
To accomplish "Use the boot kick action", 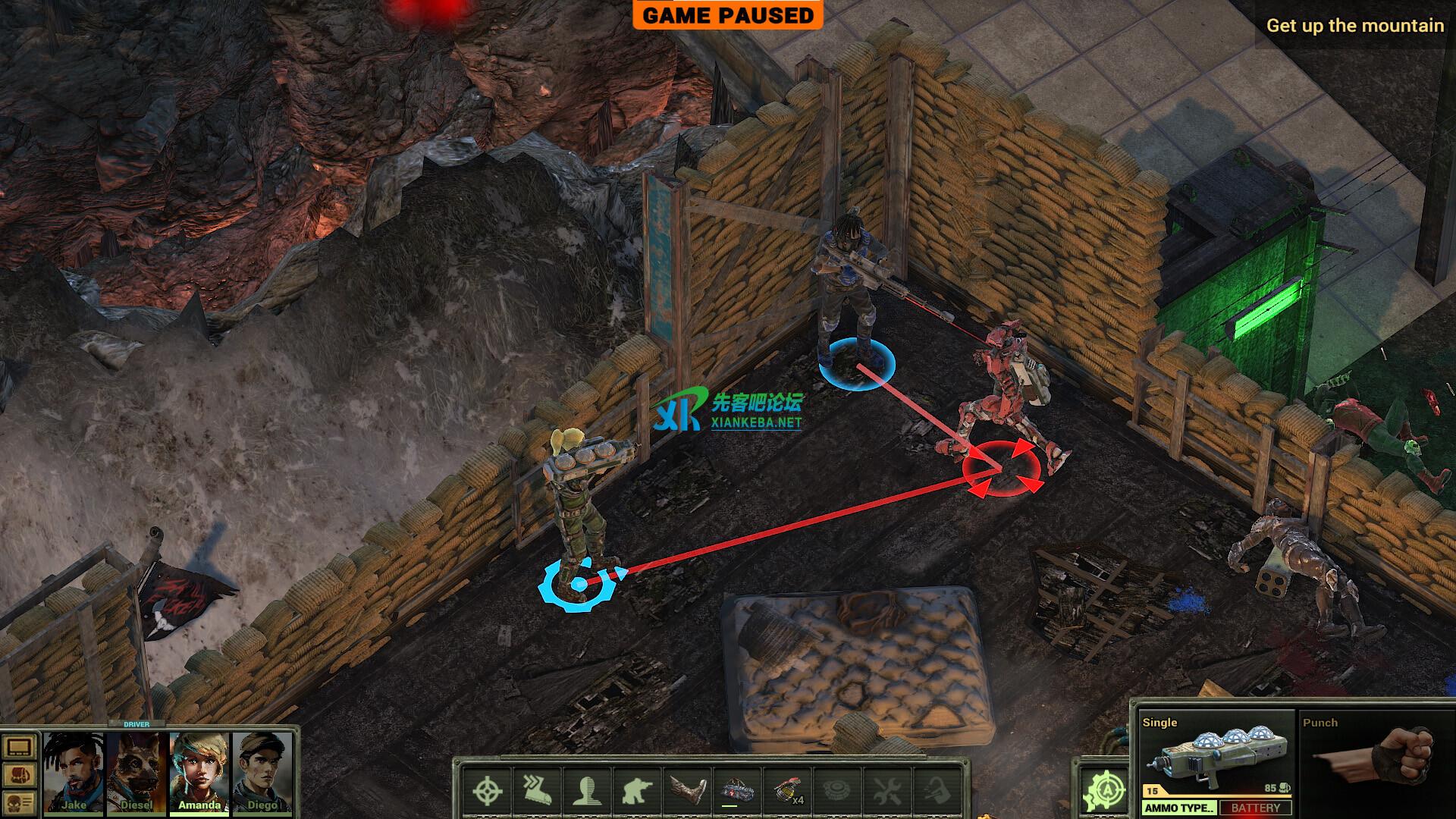I will coord(686,791).
